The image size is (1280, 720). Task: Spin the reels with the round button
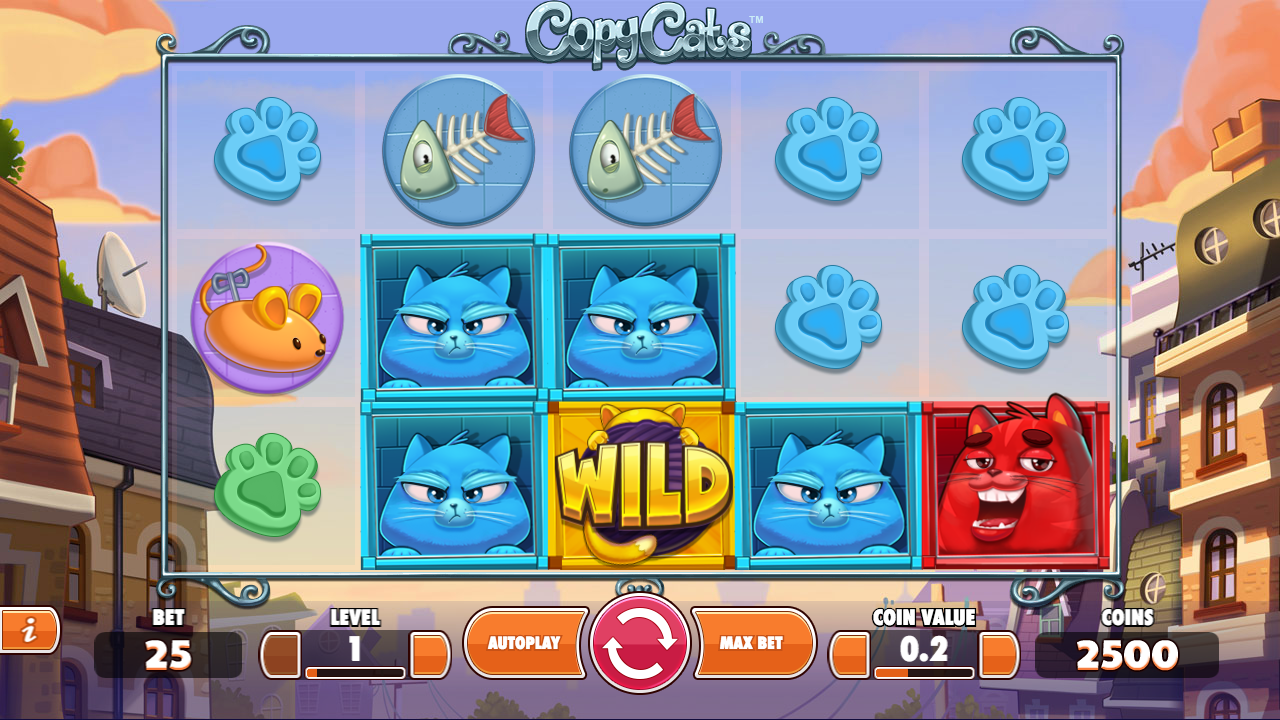(640, 643)
